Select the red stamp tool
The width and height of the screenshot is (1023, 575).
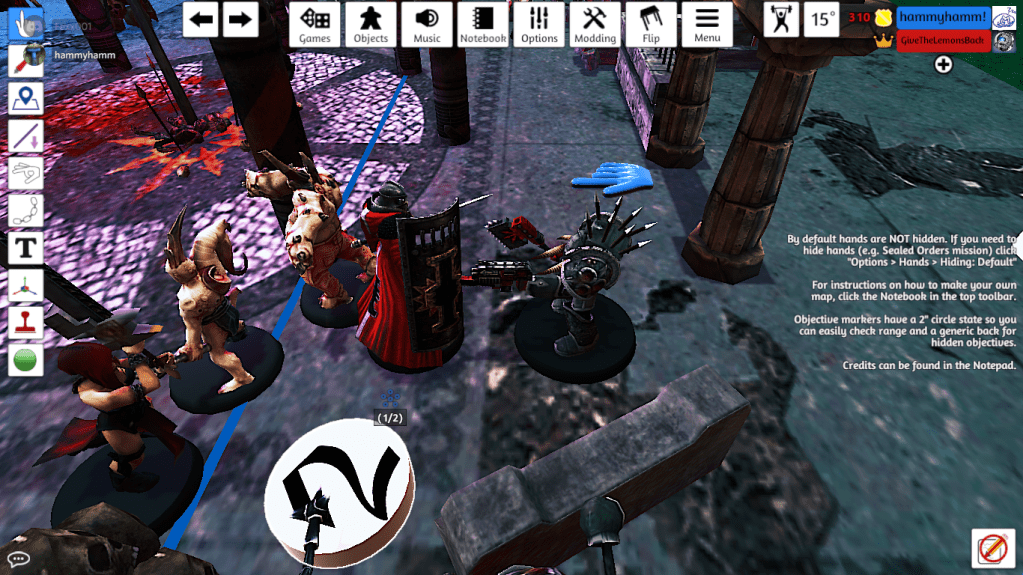[x=25, y=322]
